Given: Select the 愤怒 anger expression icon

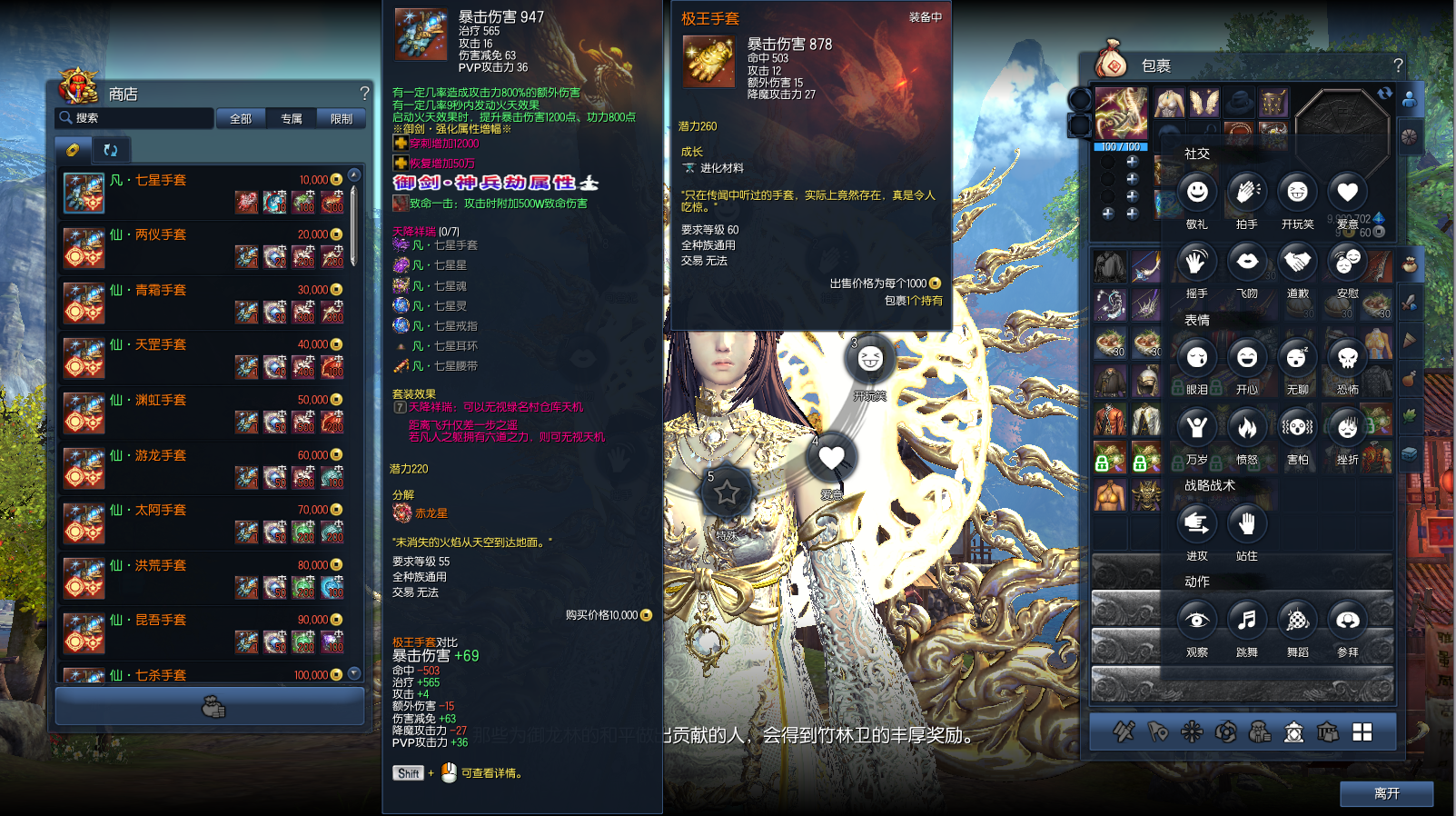Looking at the screenshot, I should pyautogui.click(x=1246, y=427).
